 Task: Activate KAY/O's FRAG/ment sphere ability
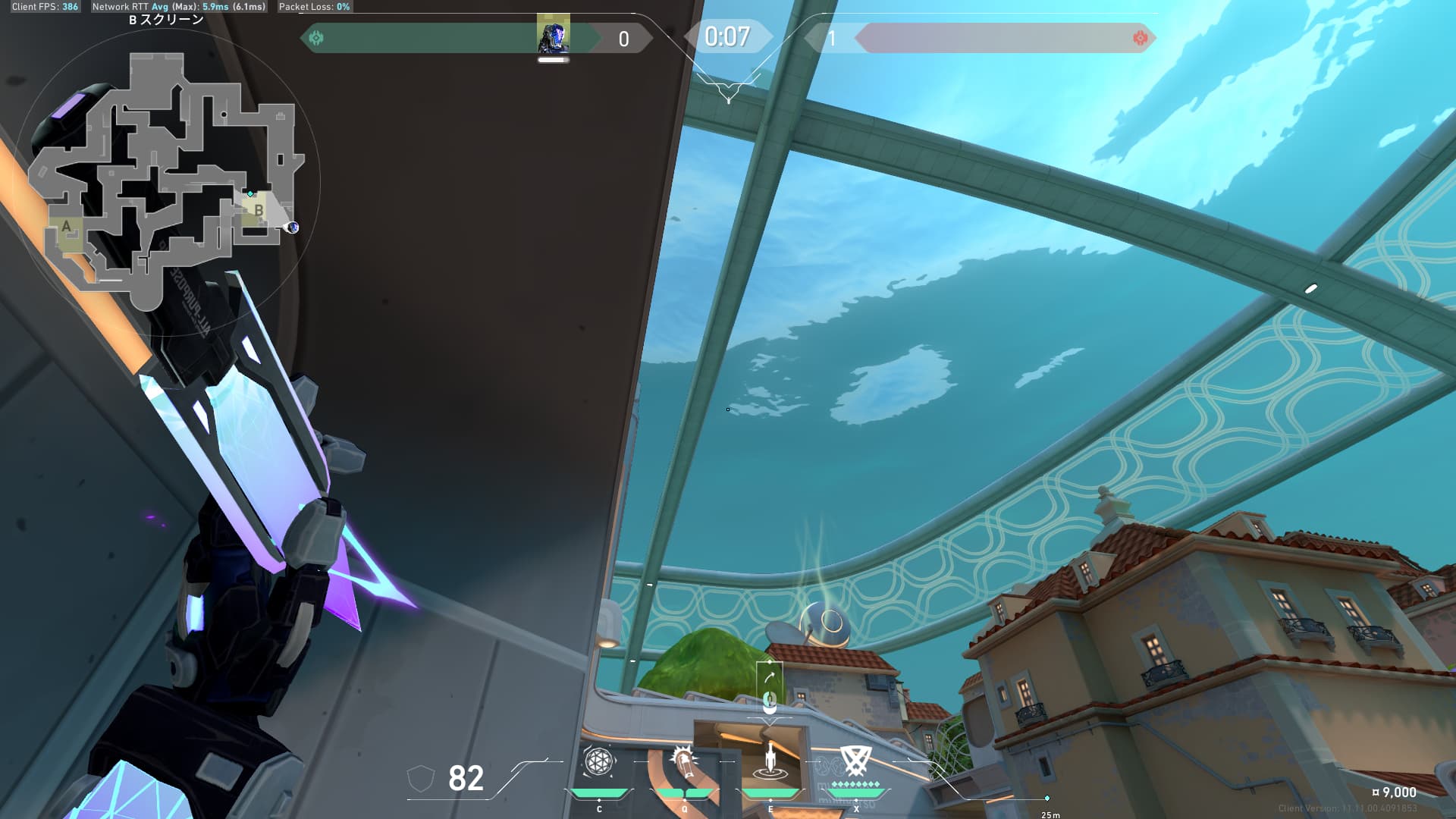598,762
